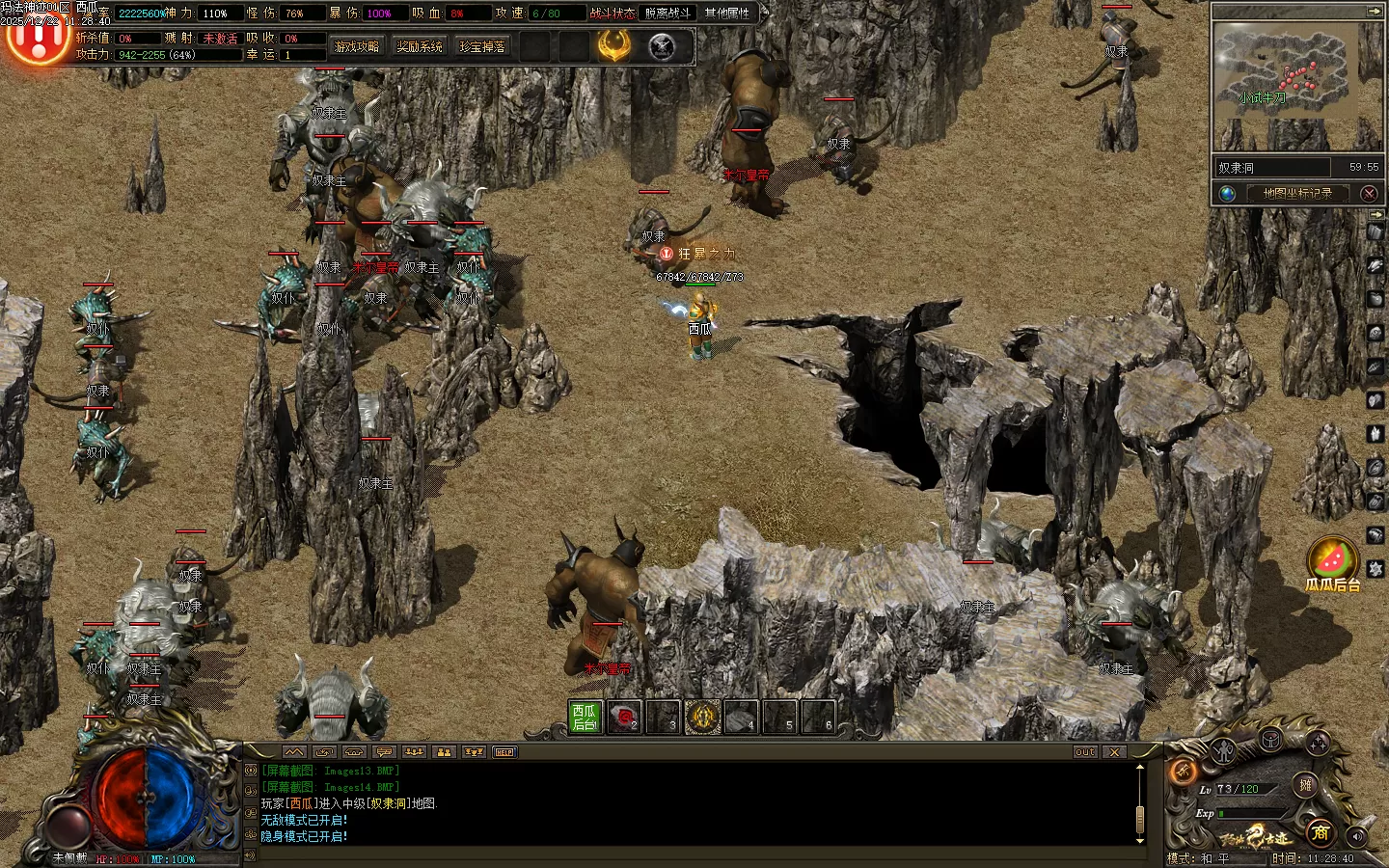The width and height of the screenshot is (1389, 868).
Task: Open the 瓜瓜后台 watermelon icon
Action: (x=1333, y=561)
